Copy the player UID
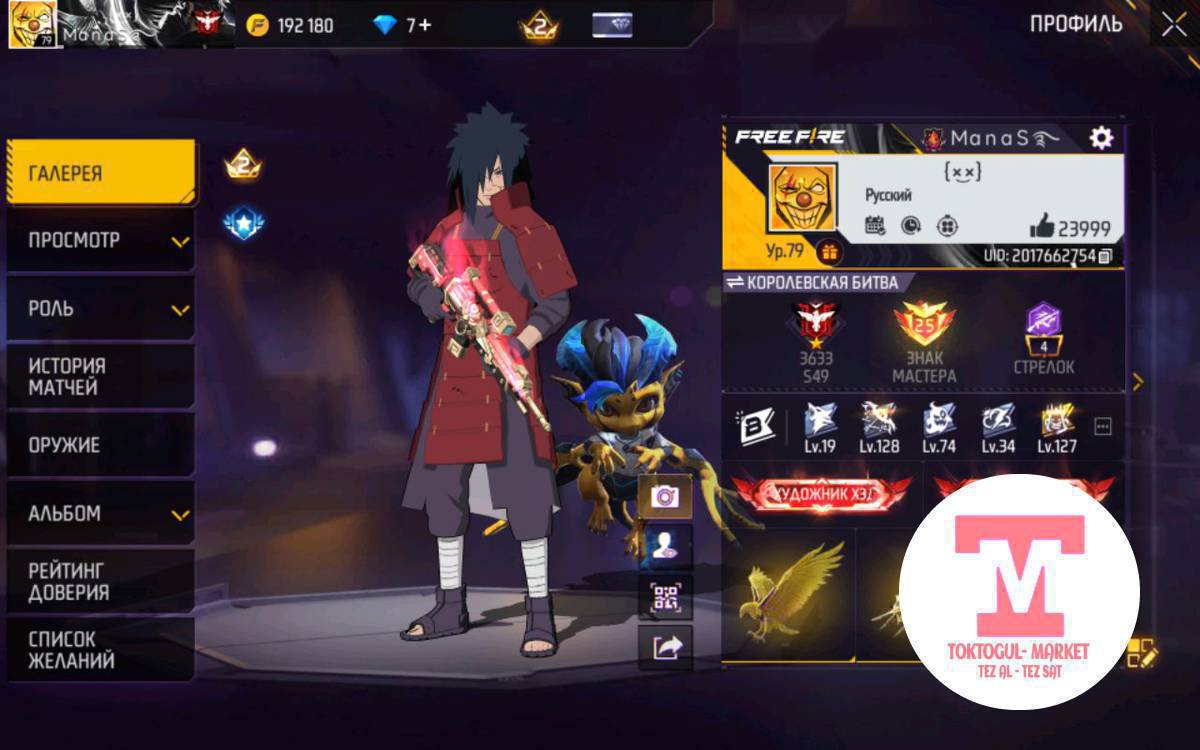 click(1105, 256)
